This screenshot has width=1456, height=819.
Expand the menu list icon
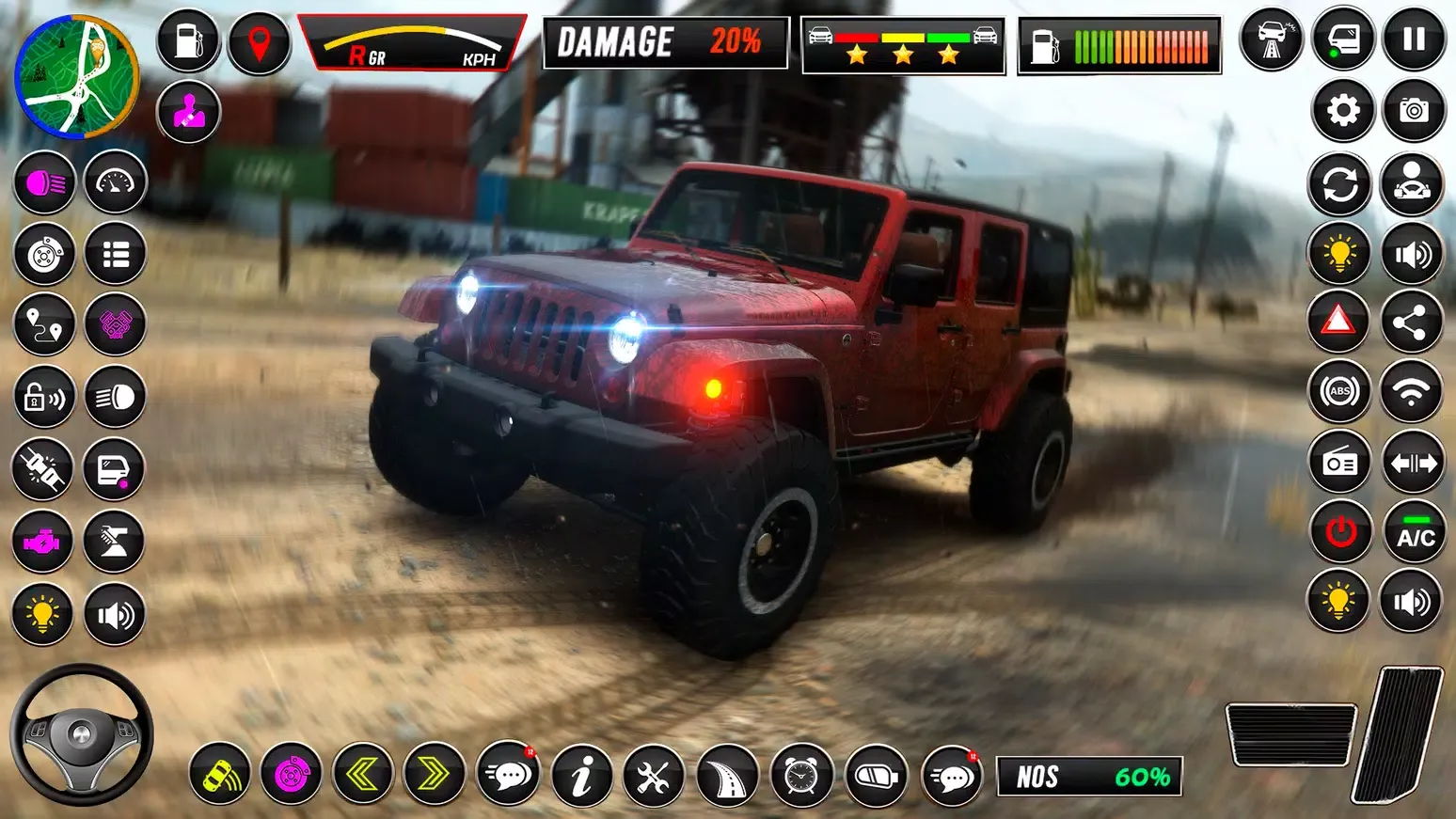[115, 254]
